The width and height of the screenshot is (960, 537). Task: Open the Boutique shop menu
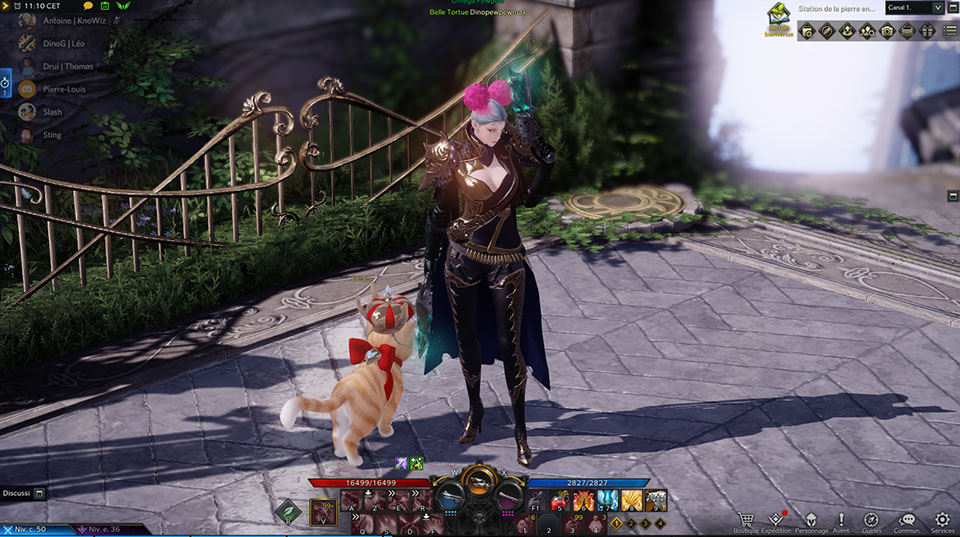(745, 520)
